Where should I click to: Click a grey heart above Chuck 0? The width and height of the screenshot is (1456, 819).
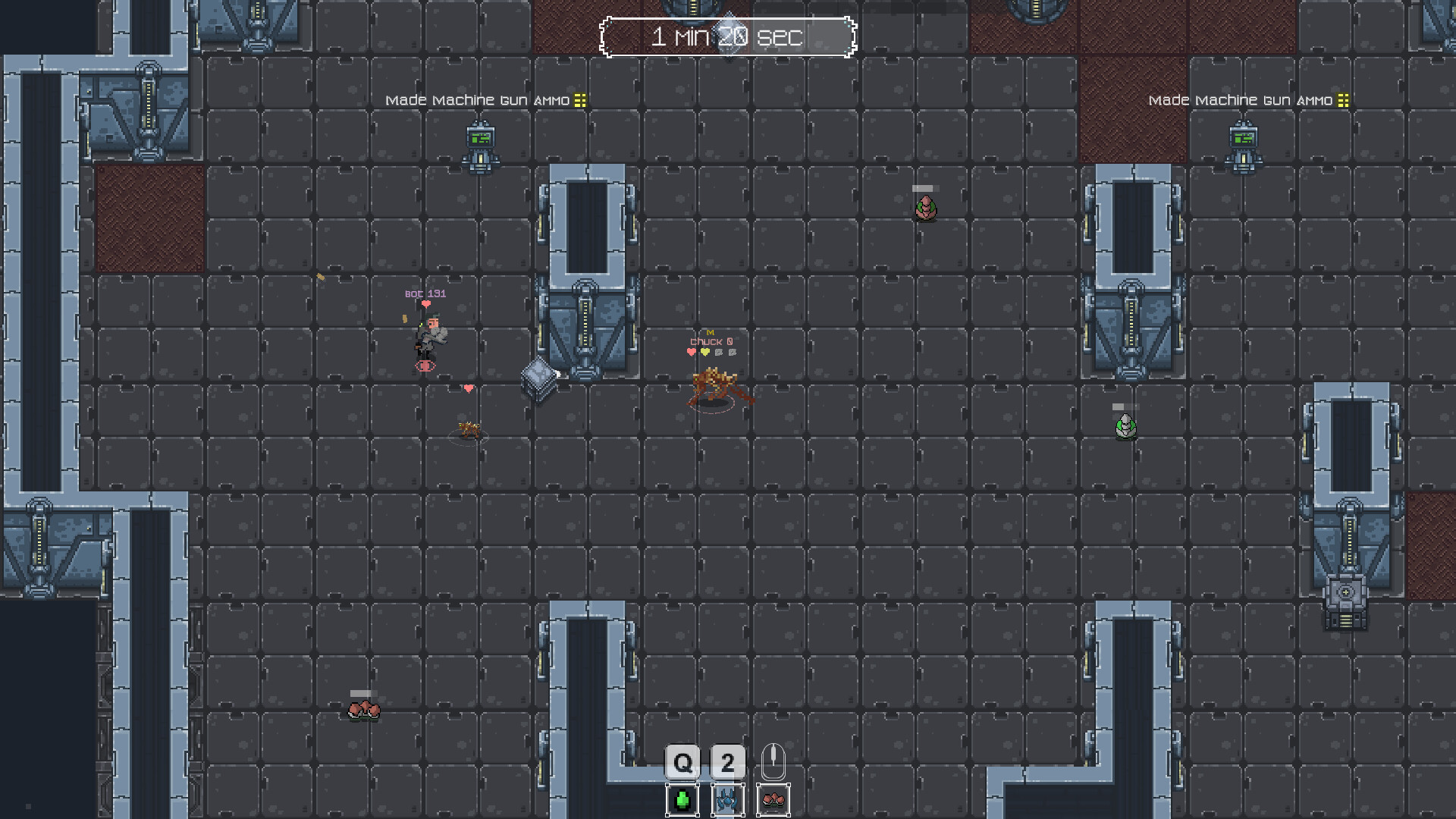719,352
